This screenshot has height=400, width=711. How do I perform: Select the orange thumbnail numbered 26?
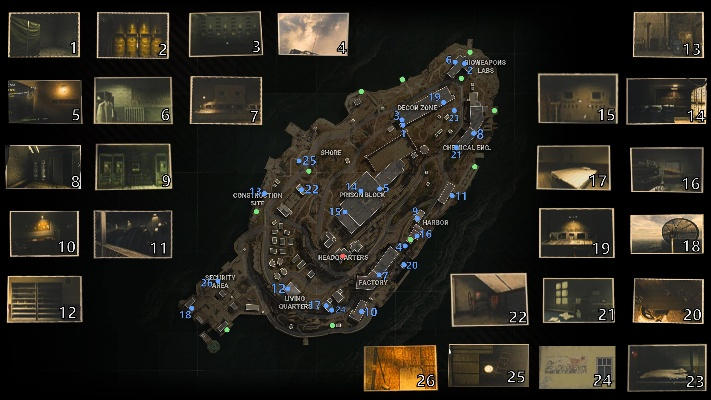[x=400, y=367]
